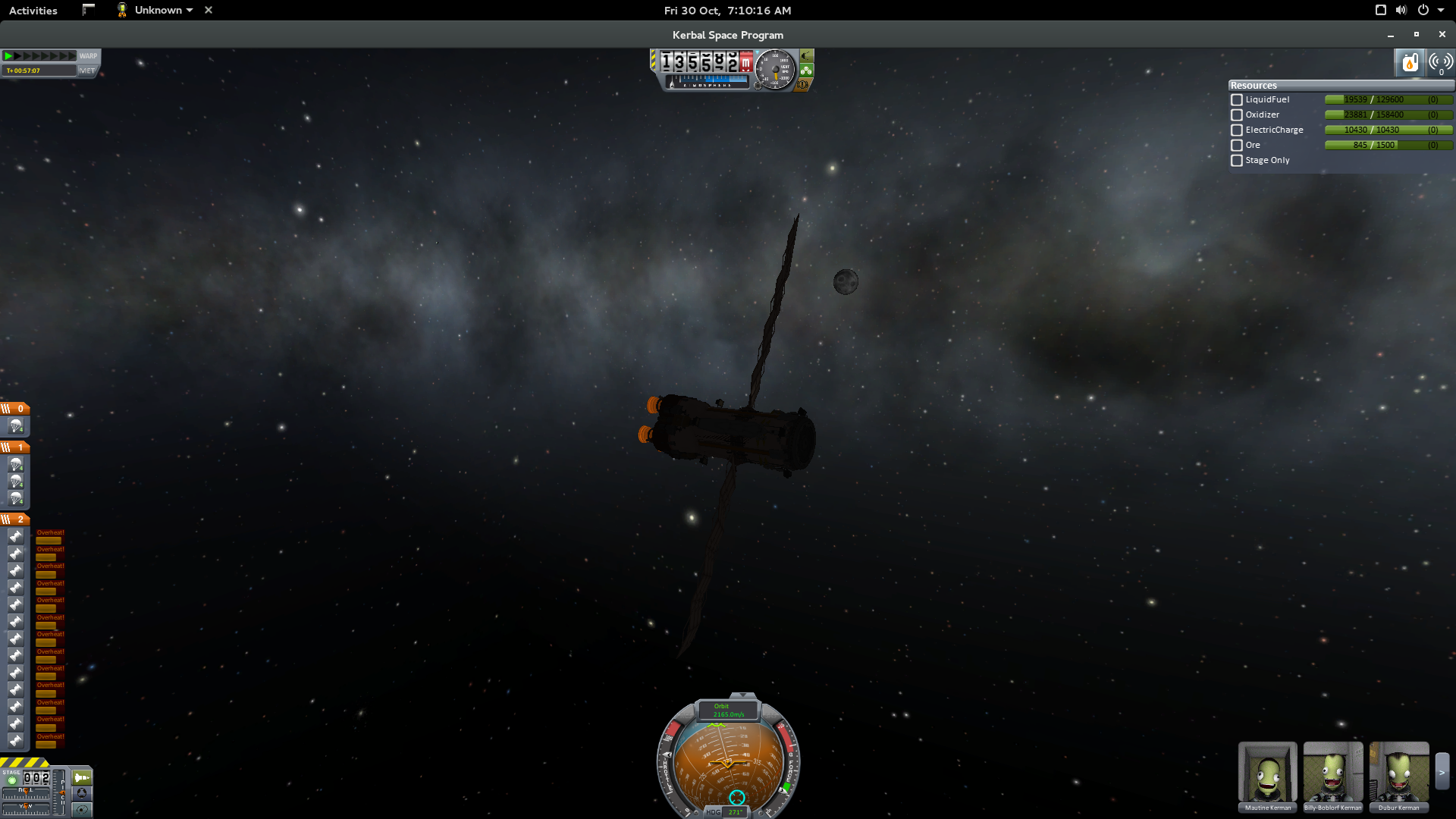Click the highest time warp arrow

point(73,55)
